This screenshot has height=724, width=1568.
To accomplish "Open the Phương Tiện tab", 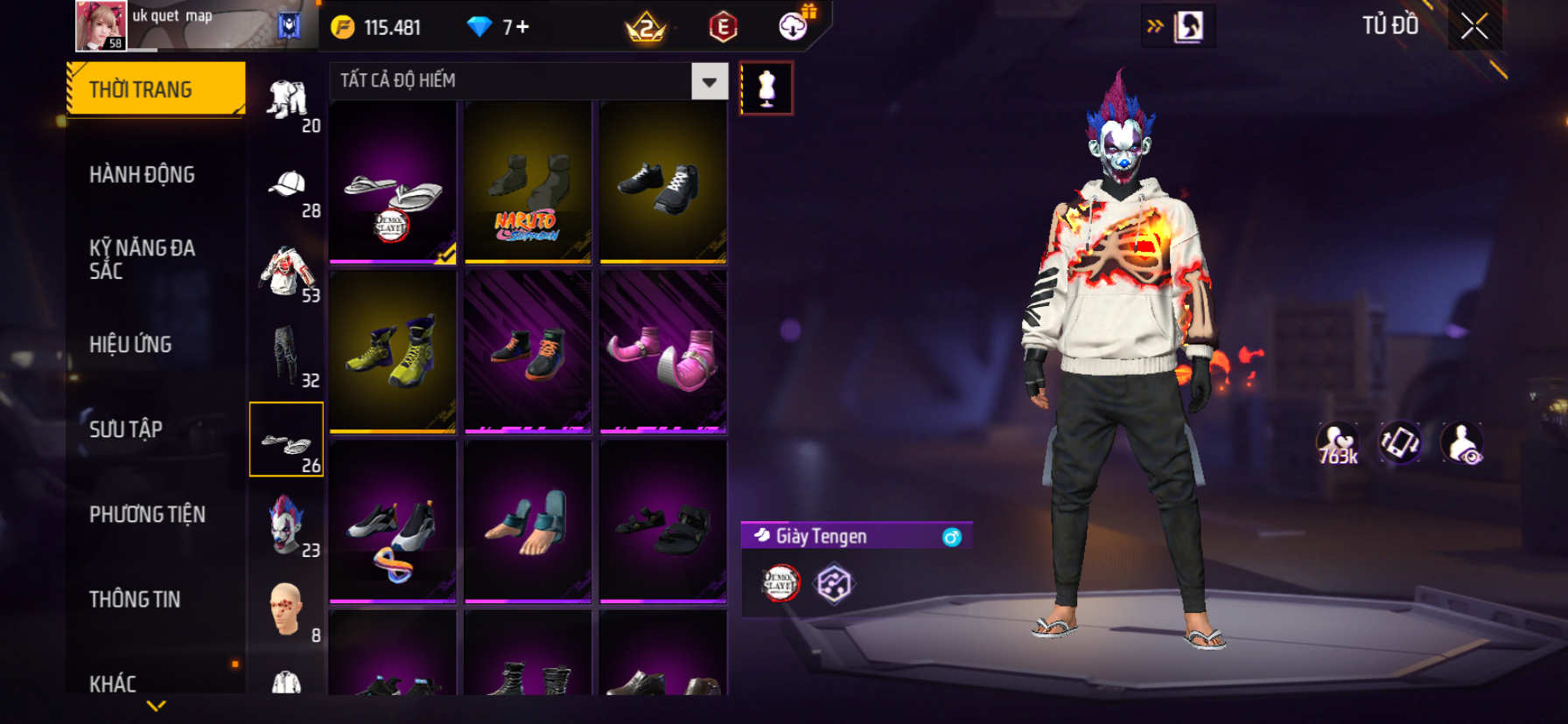I will click(x=147, y=514).
